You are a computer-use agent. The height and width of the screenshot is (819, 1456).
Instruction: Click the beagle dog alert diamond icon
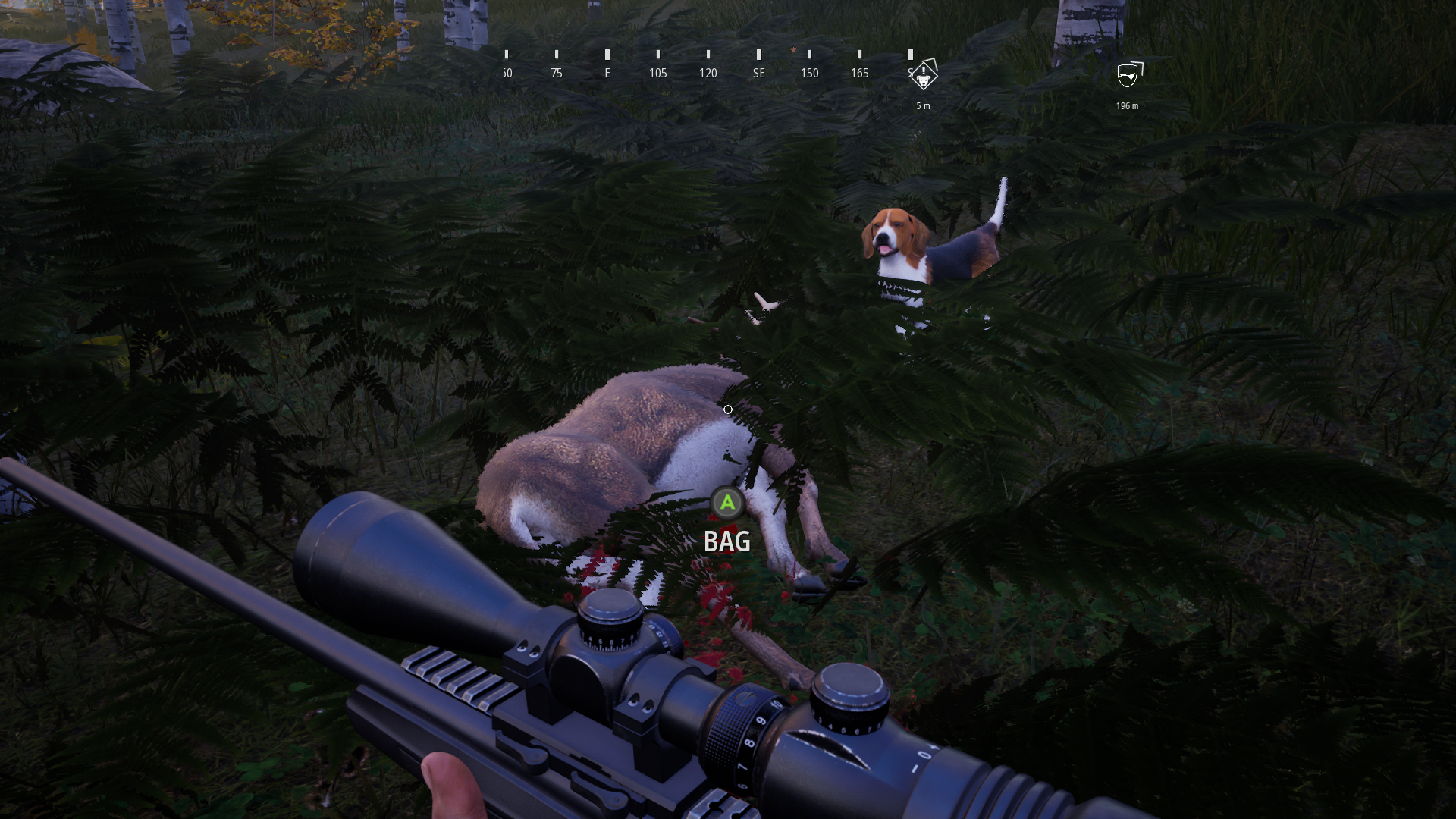924,77
